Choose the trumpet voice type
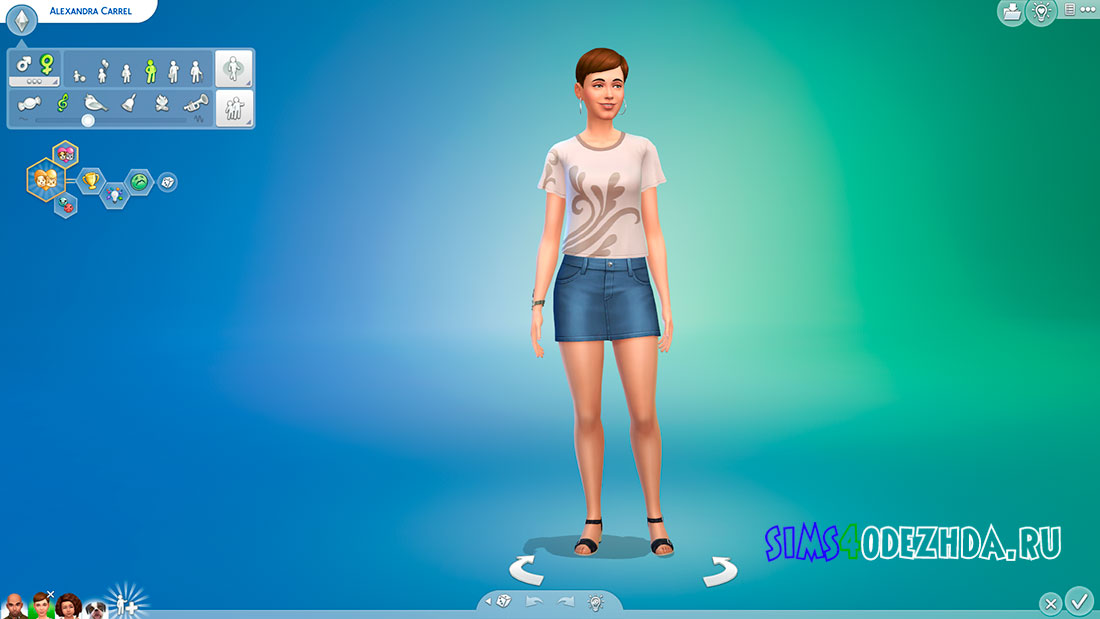 195,102
